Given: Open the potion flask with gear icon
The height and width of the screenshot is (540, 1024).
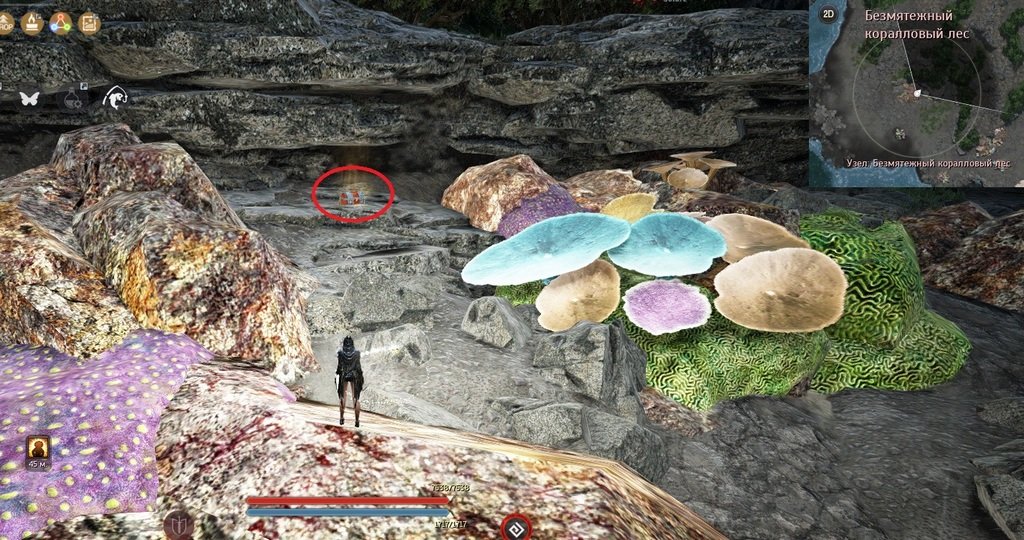Looking at the screenshot, I should tap(71, 98).
